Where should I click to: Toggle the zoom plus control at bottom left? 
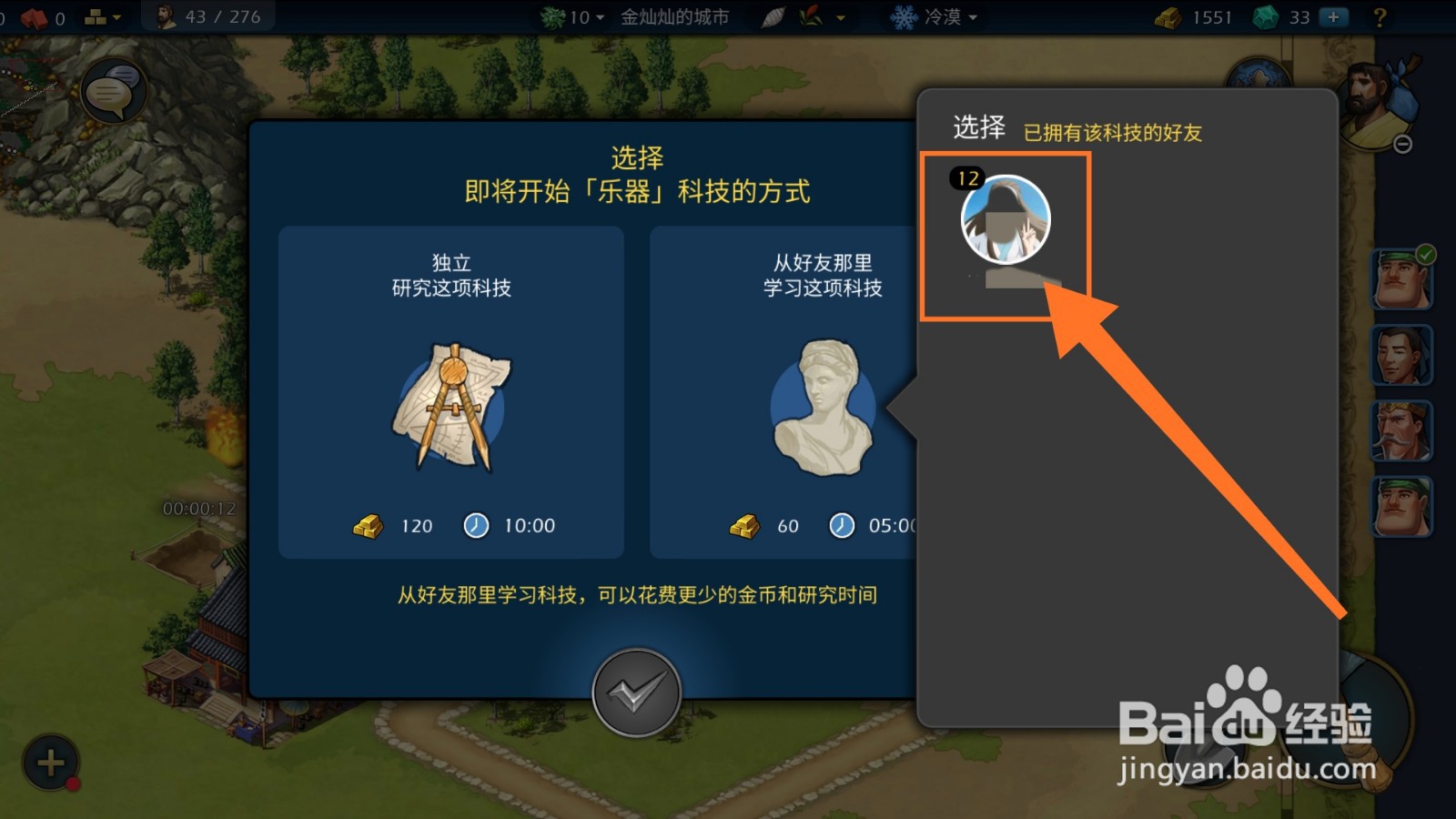pyautogui.click(x=50, y=760)
